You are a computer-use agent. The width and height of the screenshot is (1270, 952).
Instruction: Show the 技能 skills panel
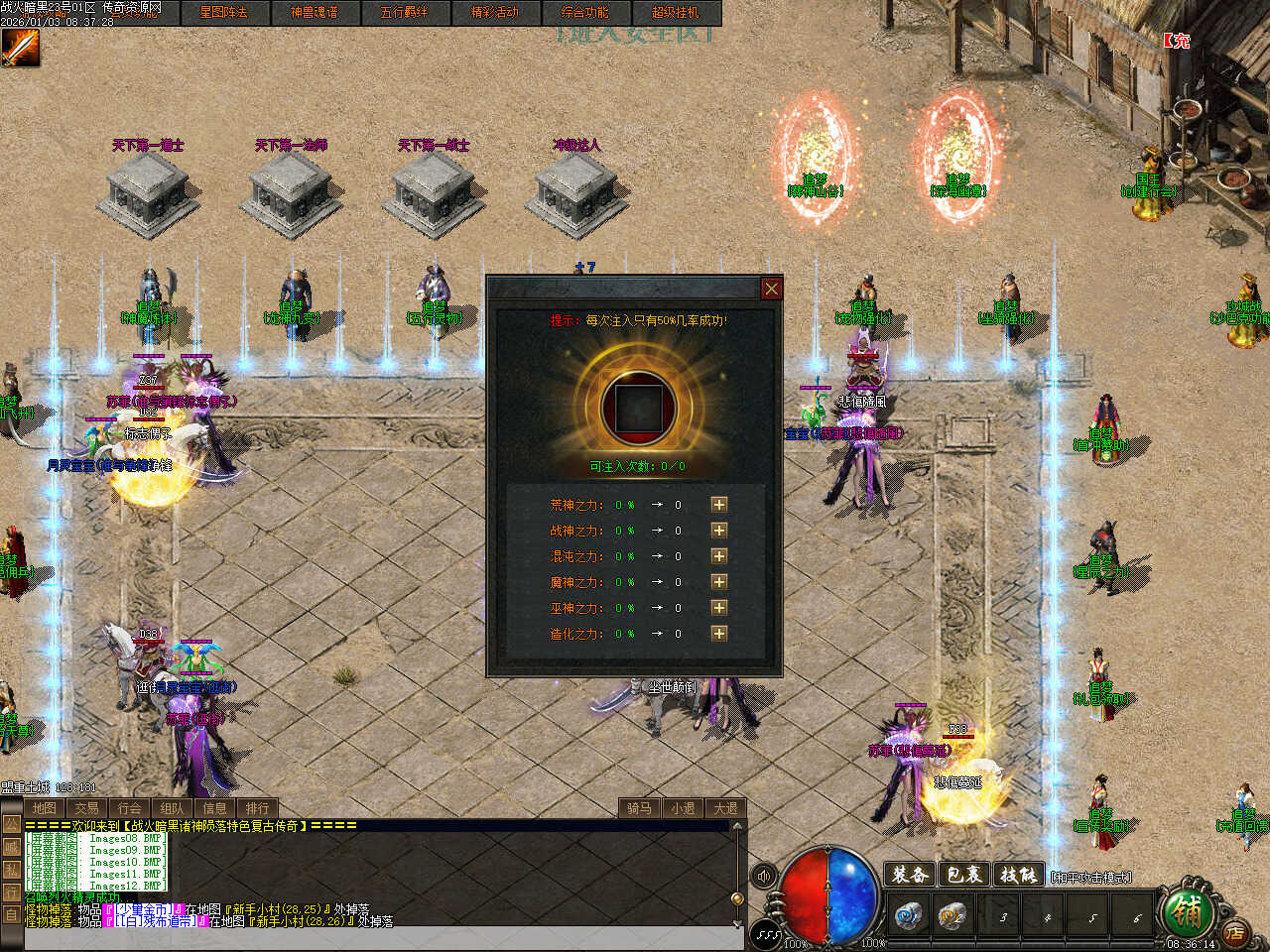point(1018,875)
